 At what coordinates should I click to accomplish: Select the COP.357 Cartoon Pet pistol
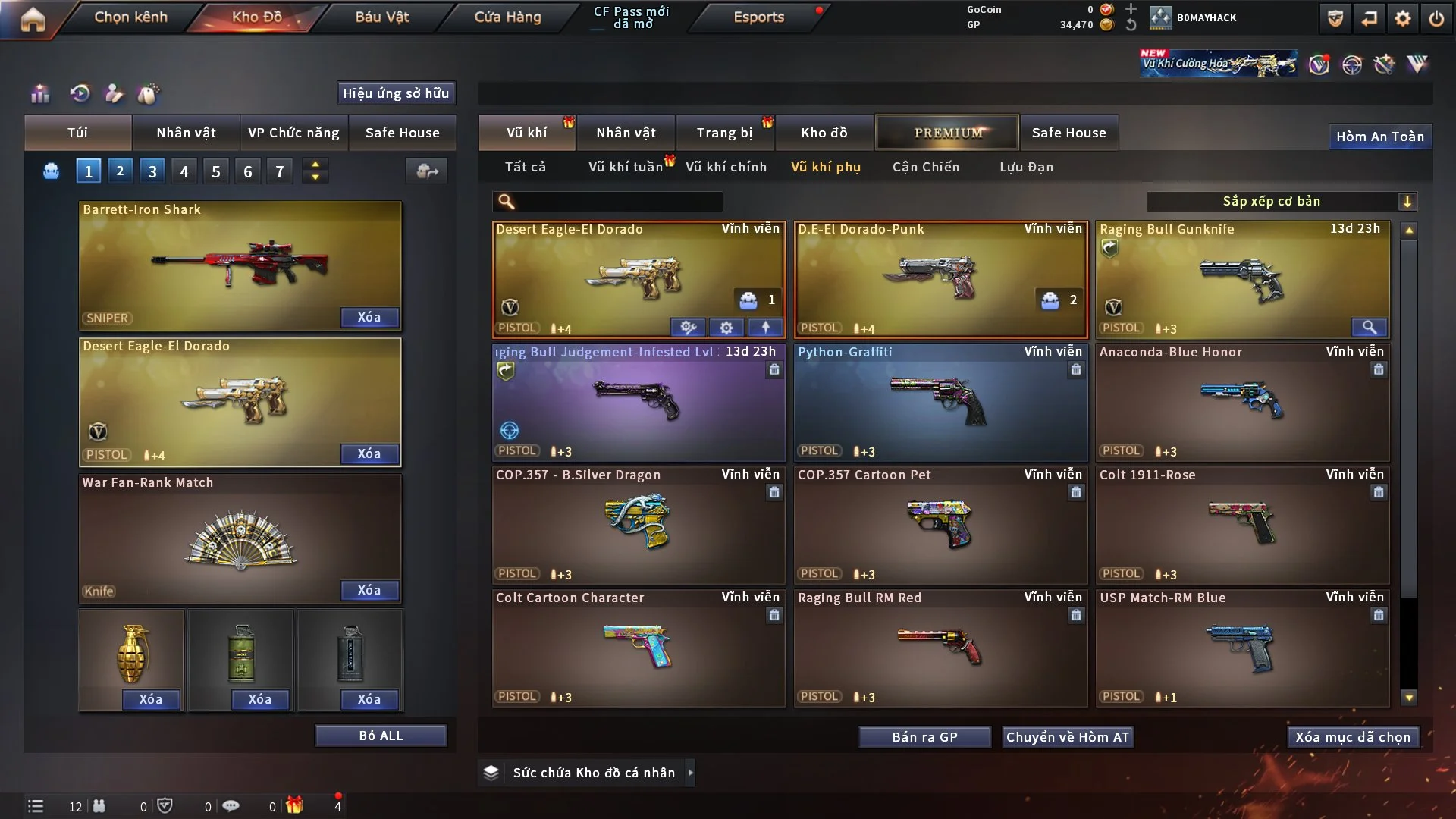click(x=940, y=526)
